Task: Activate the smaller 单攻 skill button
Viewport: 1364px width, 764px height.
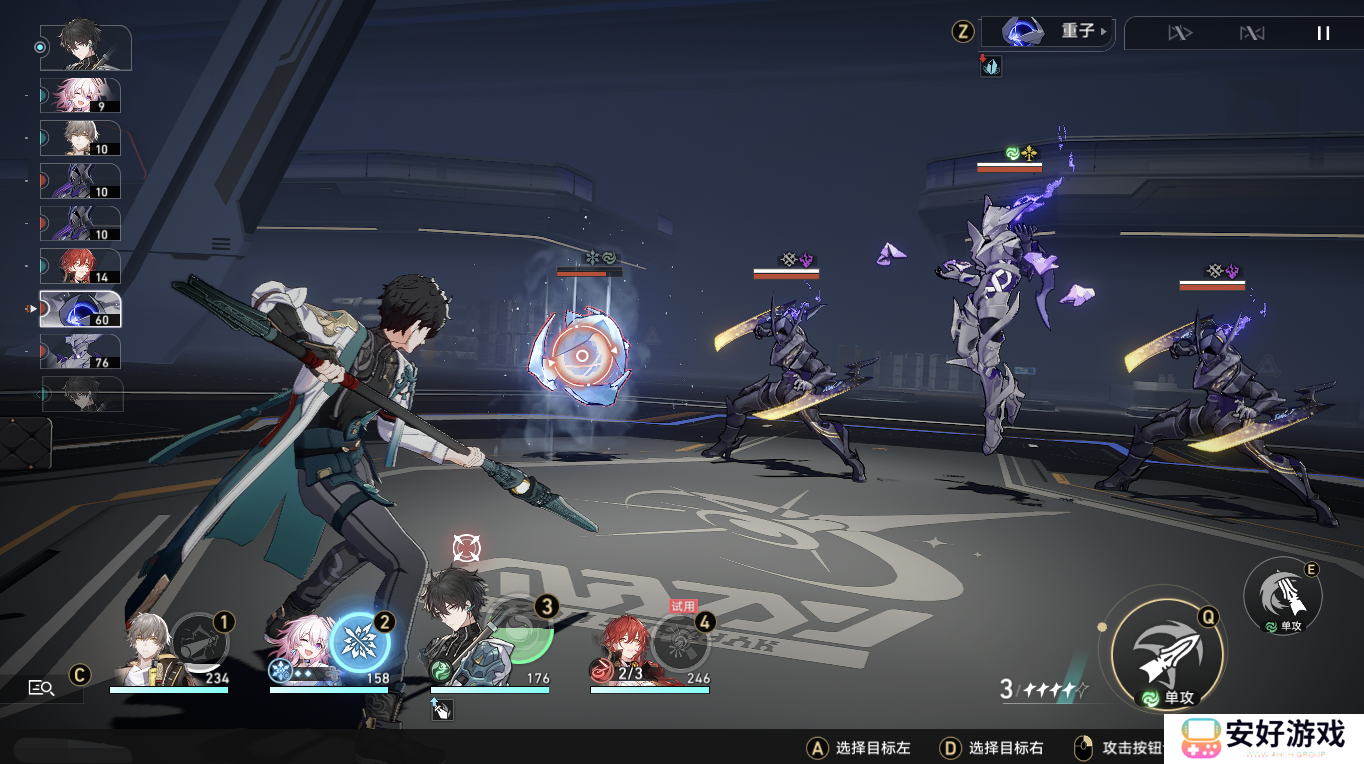Action: (x=1283, y=597)
